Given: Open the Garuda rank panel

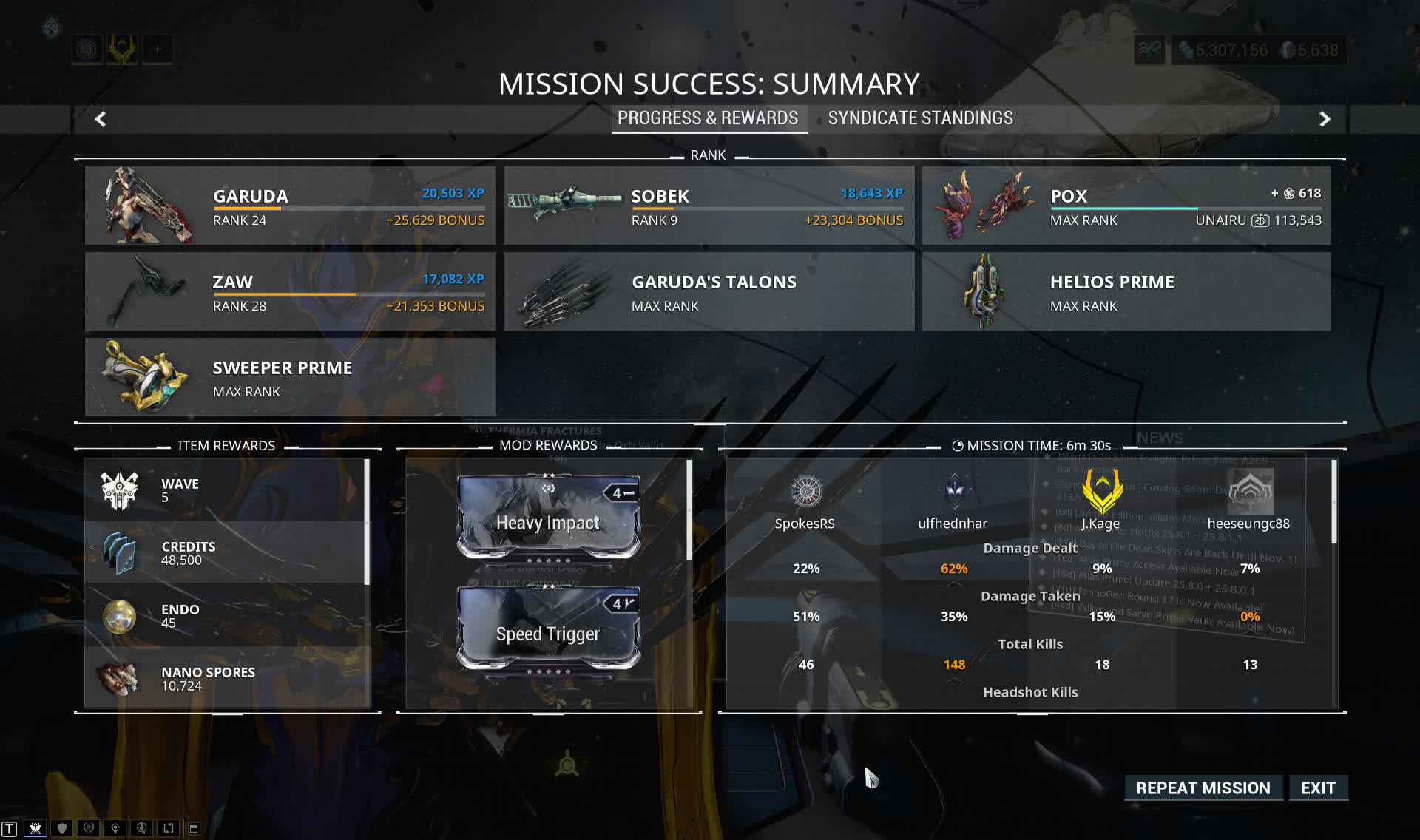Looking at the screenshot, I should (290, 206).
